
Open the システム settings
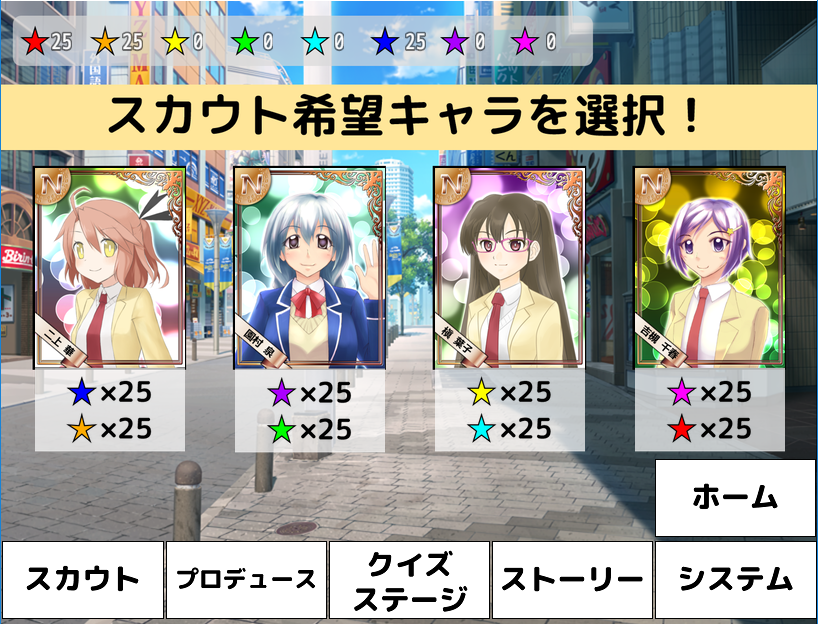(x=735, y=580)
